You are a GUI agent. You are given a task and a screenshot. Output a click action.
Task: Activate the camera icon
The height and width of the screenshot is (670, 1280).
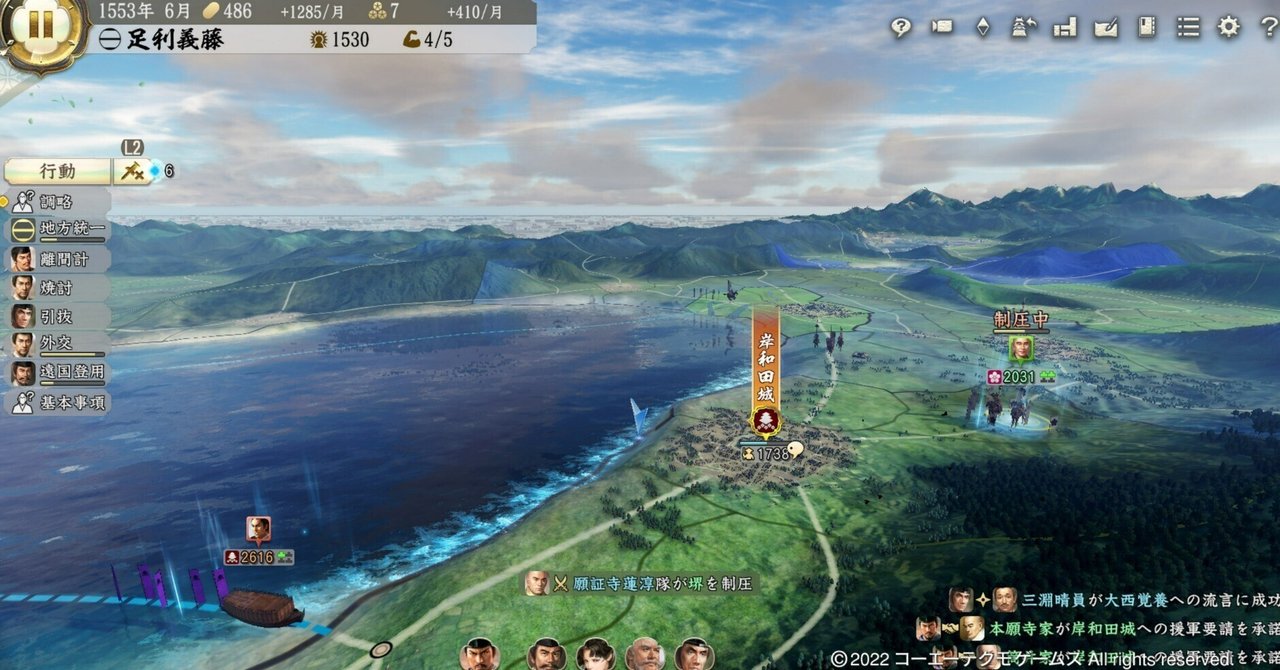(942, 28)
